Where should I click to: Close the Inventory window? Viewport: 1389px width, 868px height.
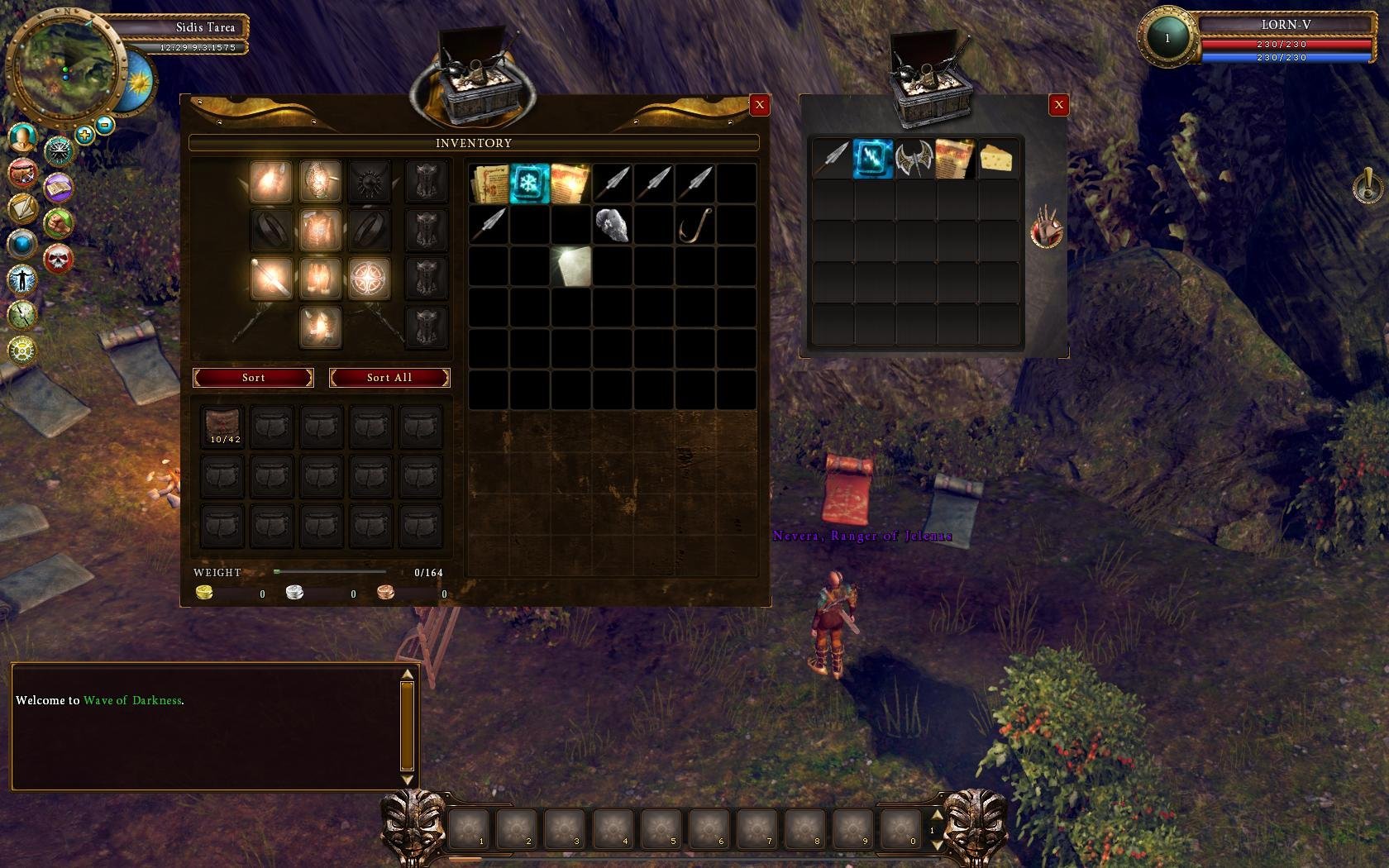click(x=759, y=105)
